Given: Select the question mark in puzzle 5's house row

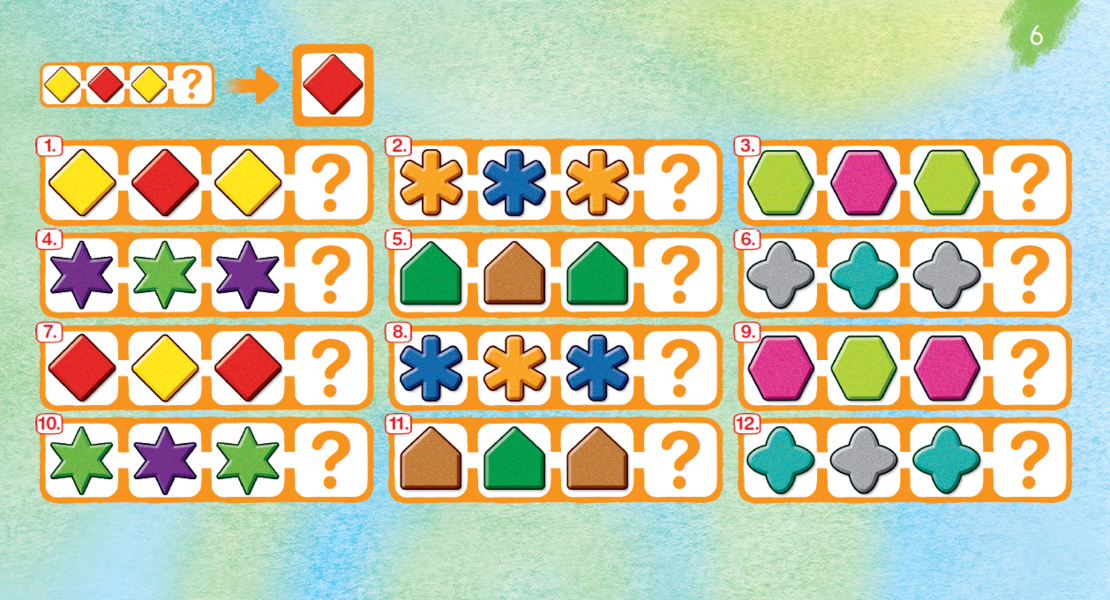Looking at the screenshot, I should coord(680,275).
